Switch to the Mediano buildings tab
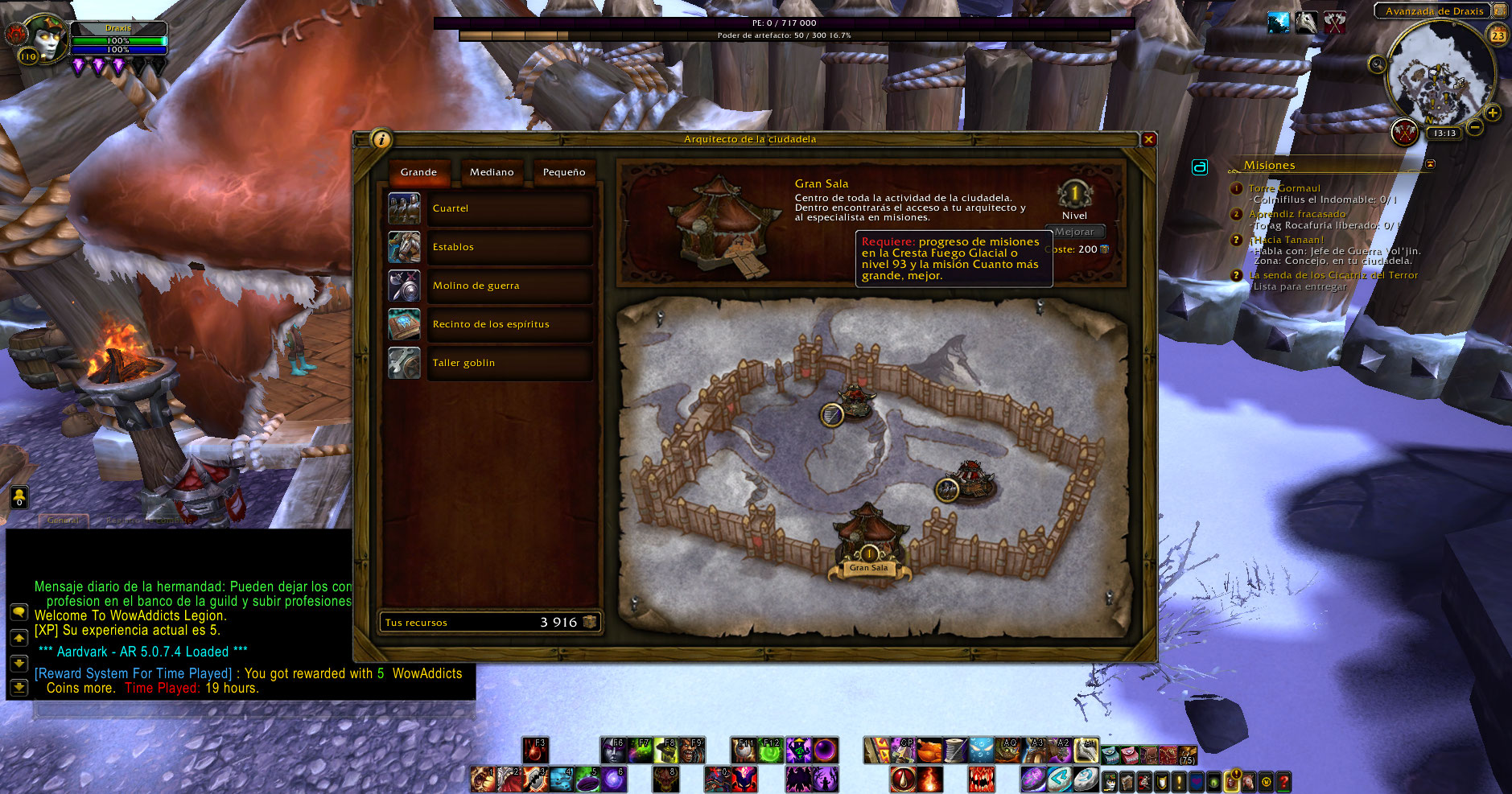Viewport: 1512px width, 794px height. (x=492, y=172)
